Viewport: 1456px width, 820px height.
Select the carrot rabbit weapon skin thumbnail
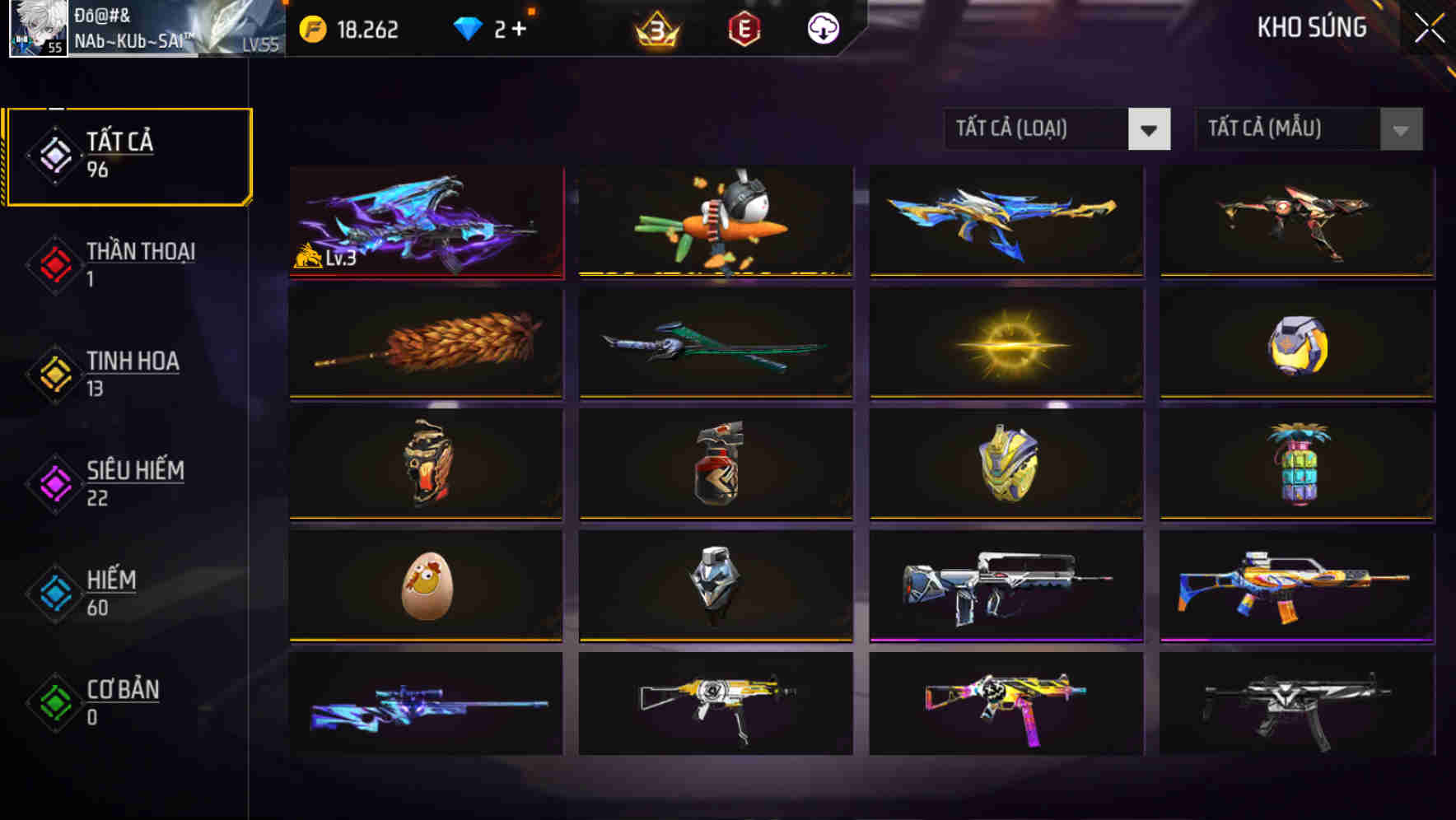coord(715,221)
